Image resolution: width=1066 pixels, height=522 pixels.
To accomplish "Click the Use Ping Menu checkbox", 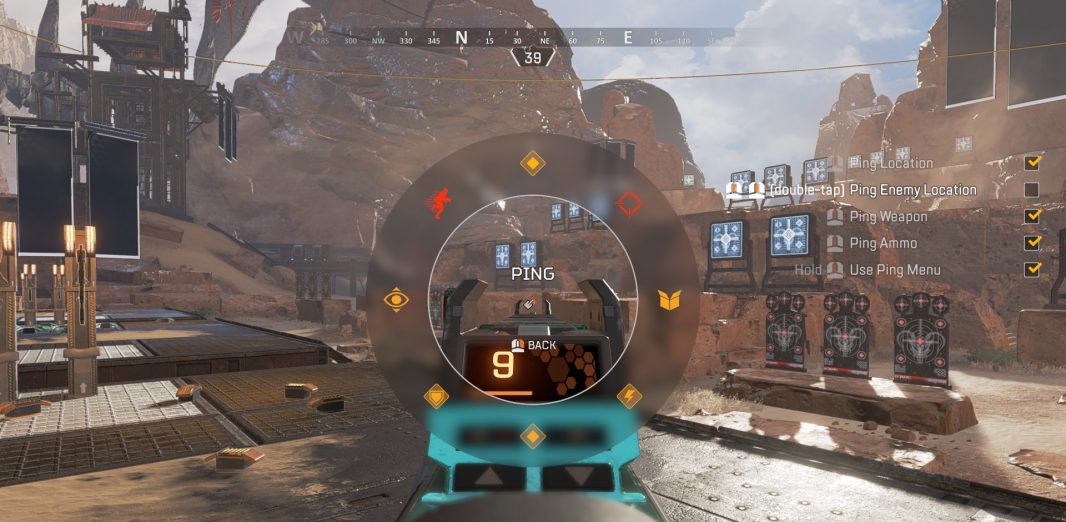I will tap(1032, 270).
